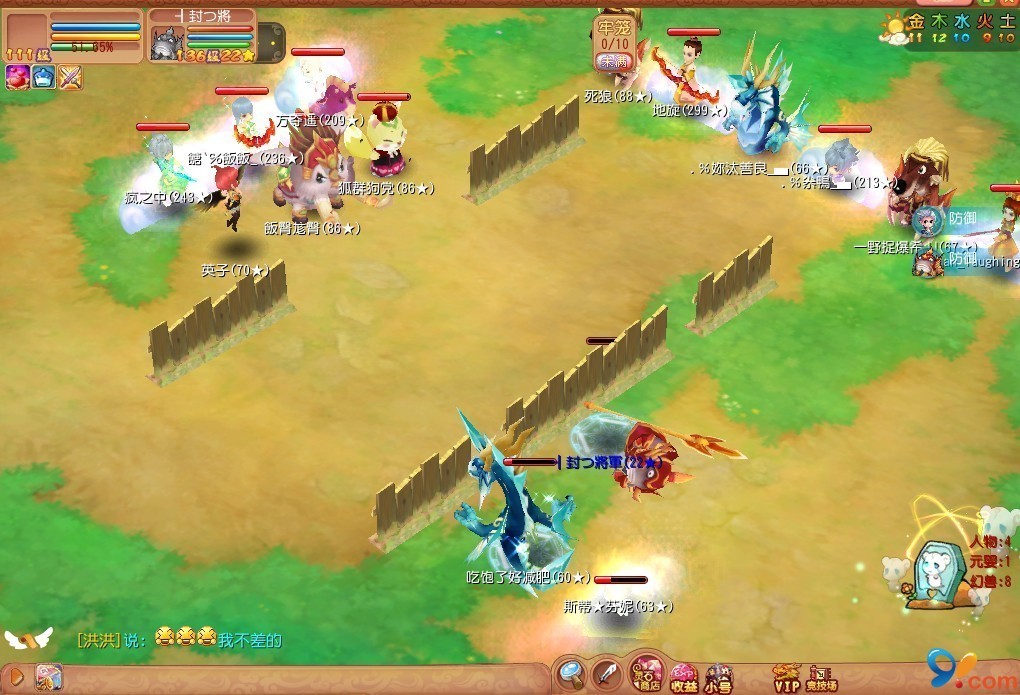
Task: Expand the chat bar arrow button
Action: click(x=16, y=676)
